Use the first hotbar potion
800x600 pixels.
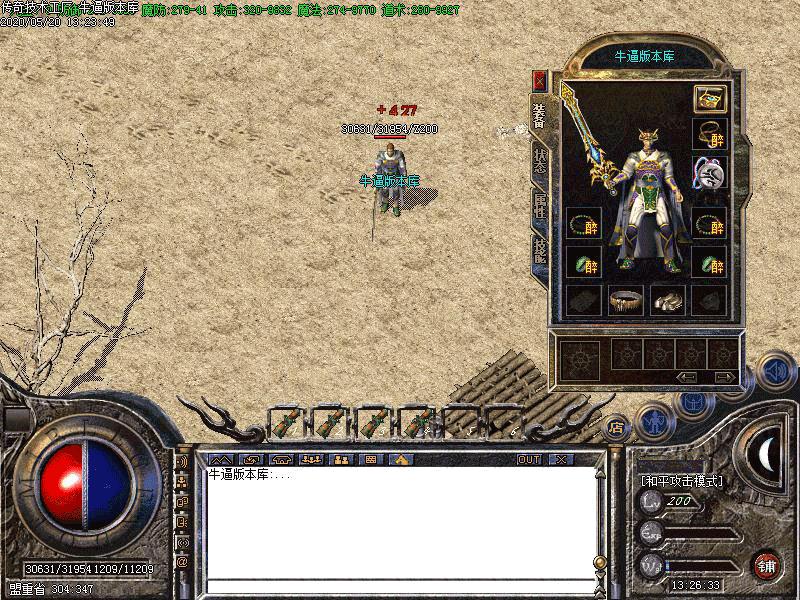coord(285,423)
